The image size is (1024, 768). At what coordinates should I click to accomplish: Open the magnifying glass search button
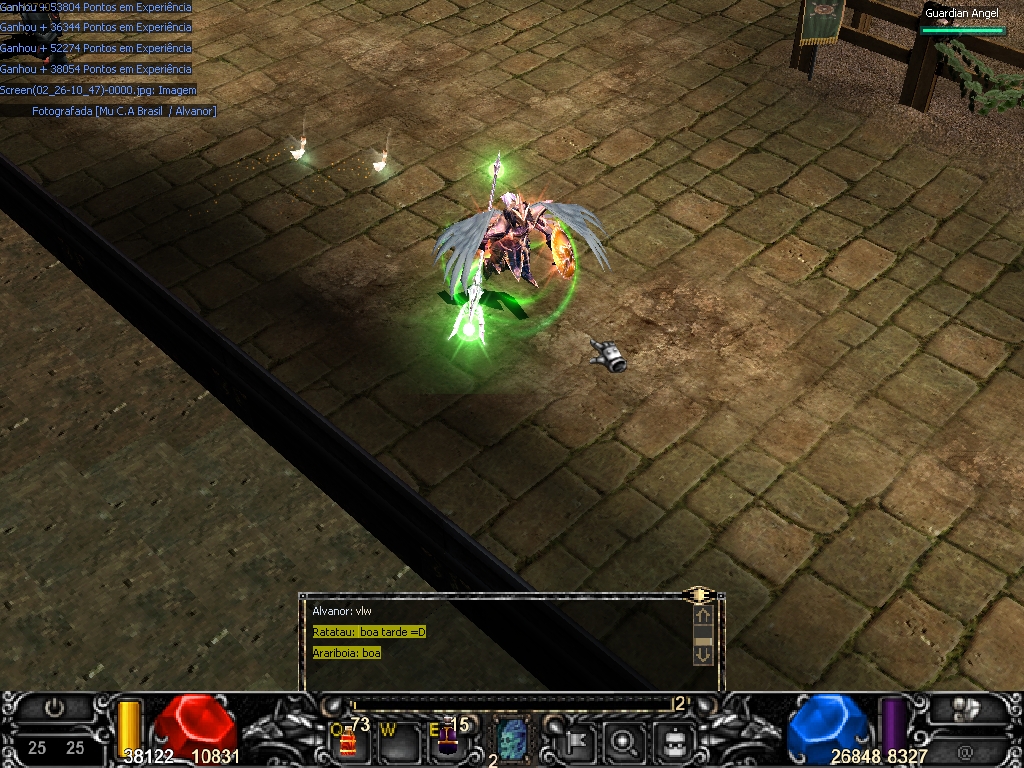click(625, 741)
